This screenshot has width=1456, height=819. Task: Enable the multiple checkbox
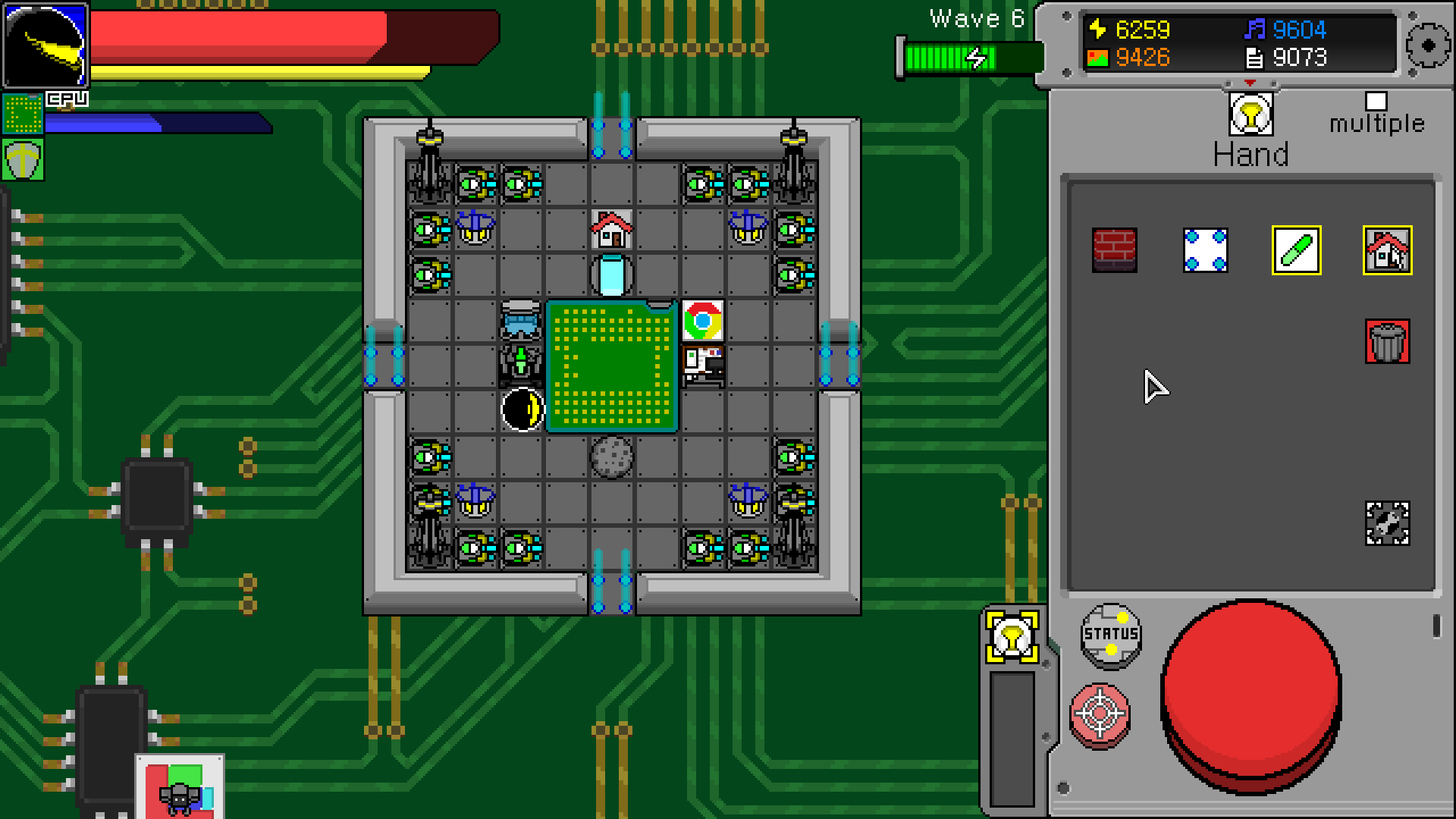[1375, 102]
